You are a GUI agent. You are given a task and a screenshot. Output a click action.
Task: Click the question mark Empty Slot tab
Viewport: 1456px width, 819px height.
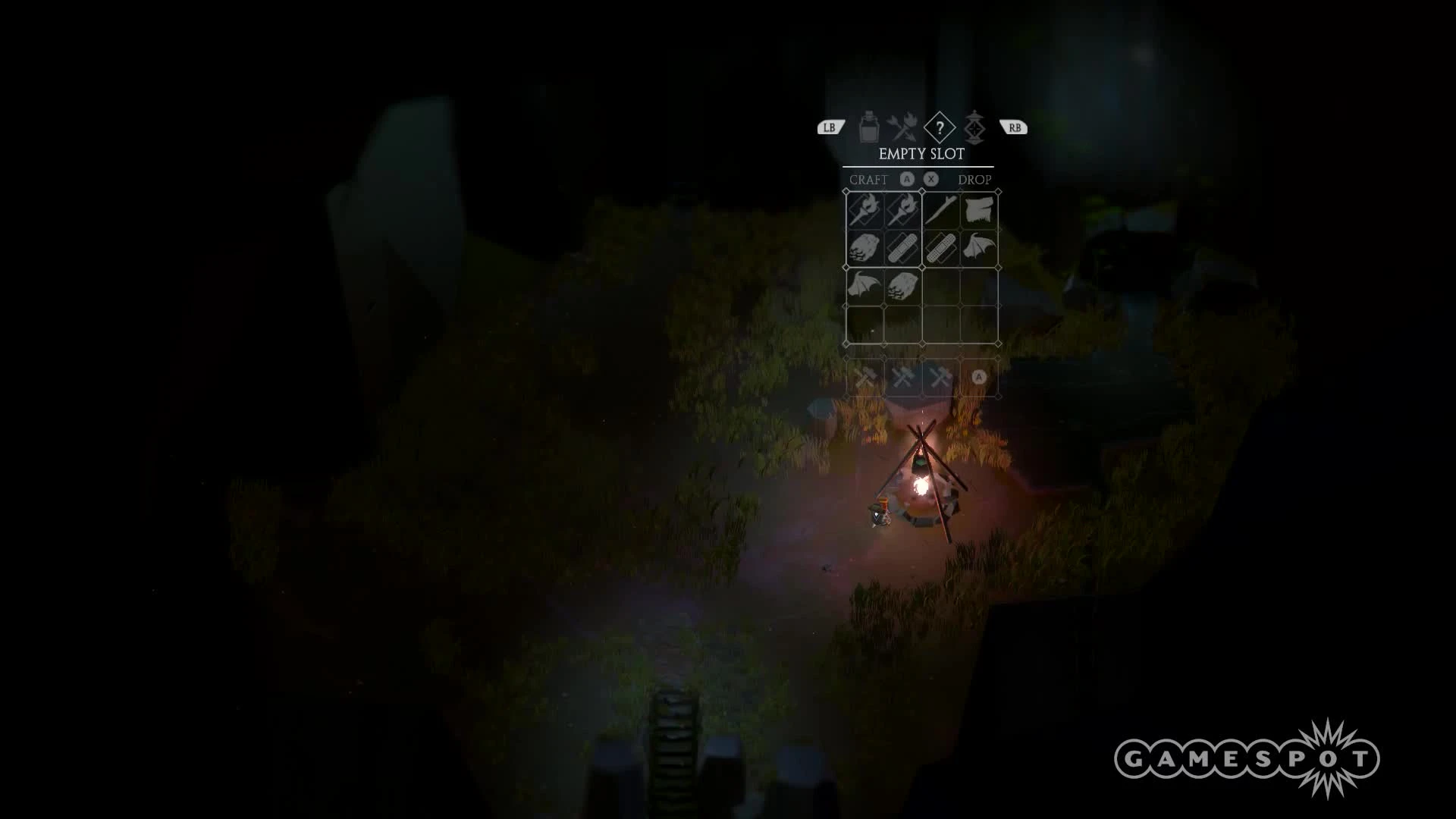[x=940, y=129]
